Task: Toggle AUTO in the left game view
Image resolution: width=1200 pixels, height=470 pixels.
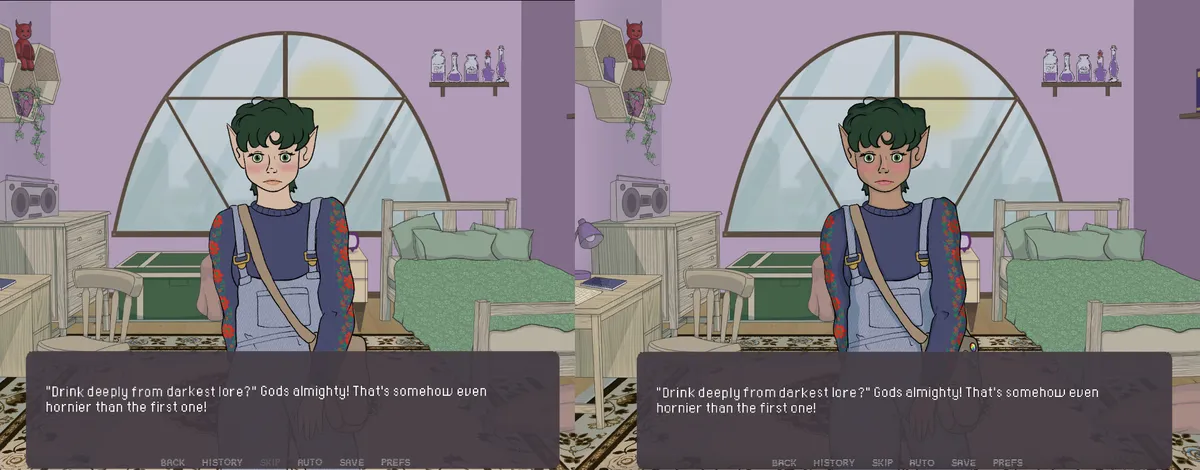Action: click(310, 462)
